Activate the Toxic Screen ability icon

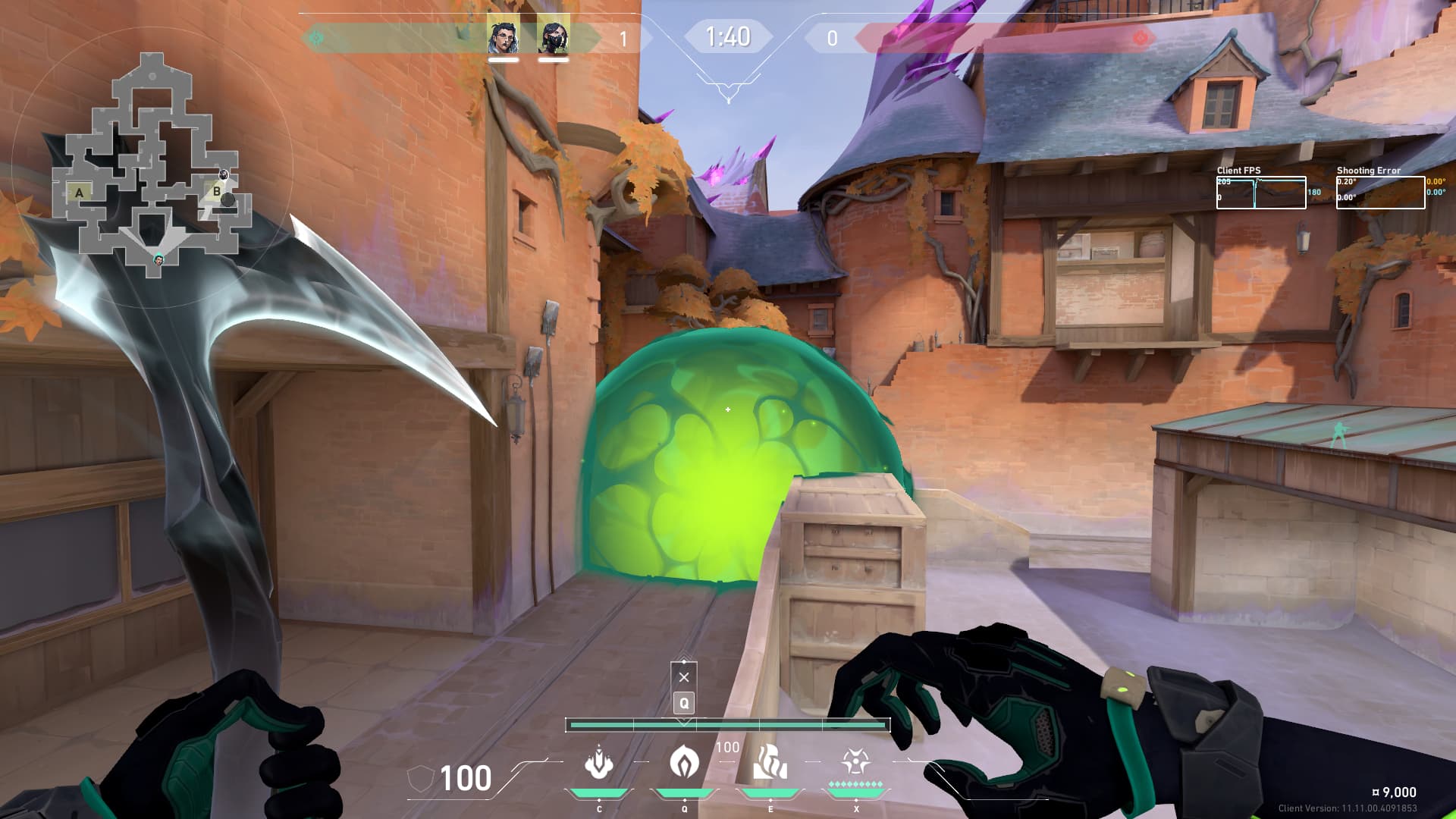click(770, 763)
